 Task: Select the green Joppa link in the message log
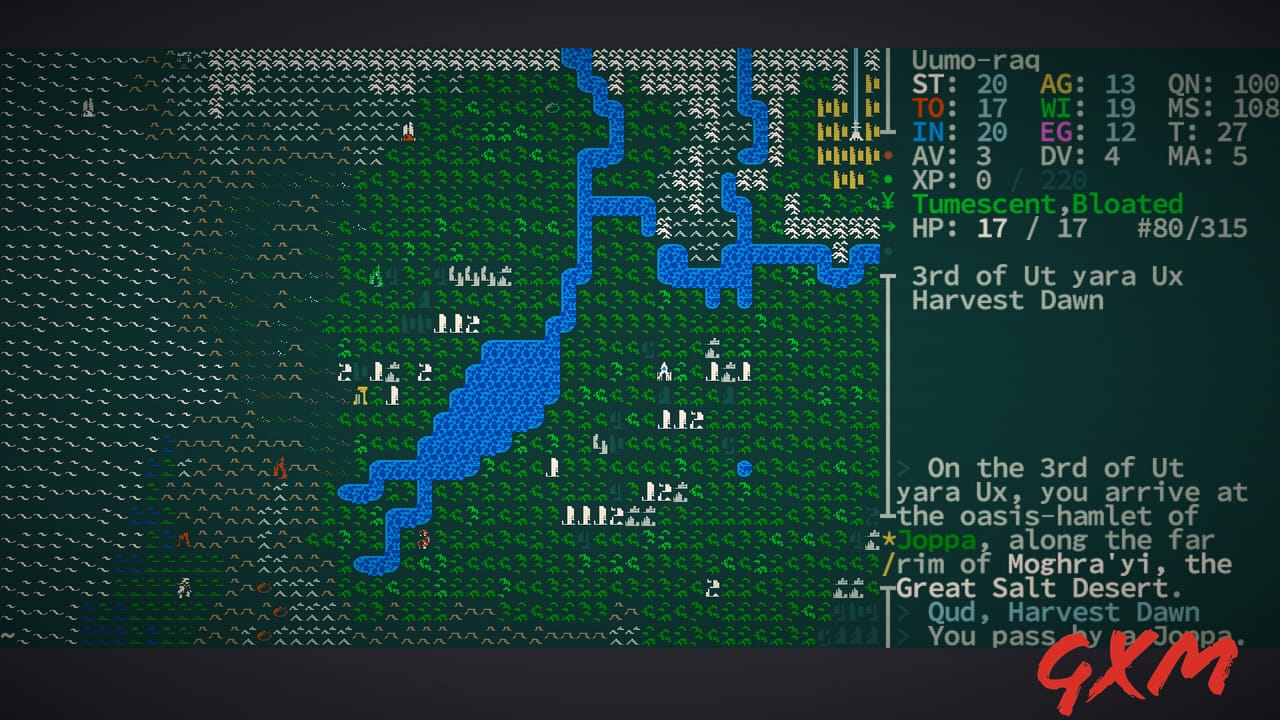(x=938, y=540)
